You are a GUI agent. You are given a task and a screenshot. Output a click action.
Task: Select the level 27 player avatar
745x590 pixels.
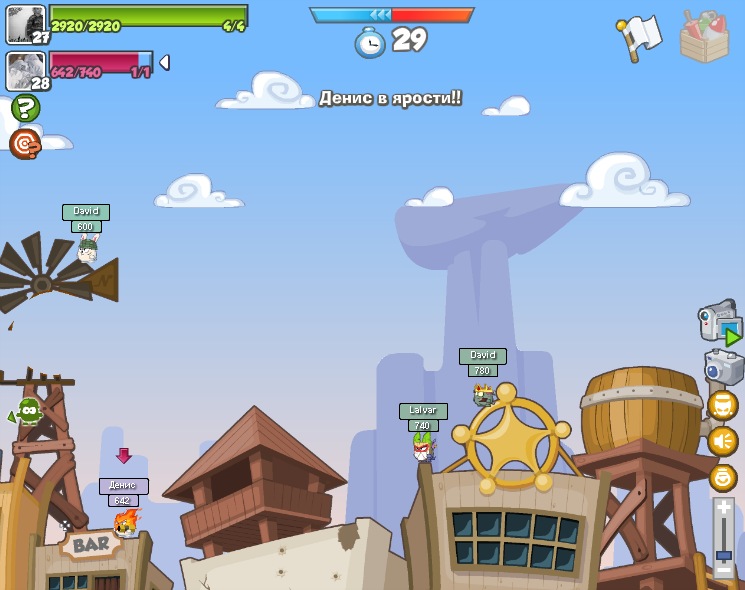pyautogui.click(x=25, y=24)
